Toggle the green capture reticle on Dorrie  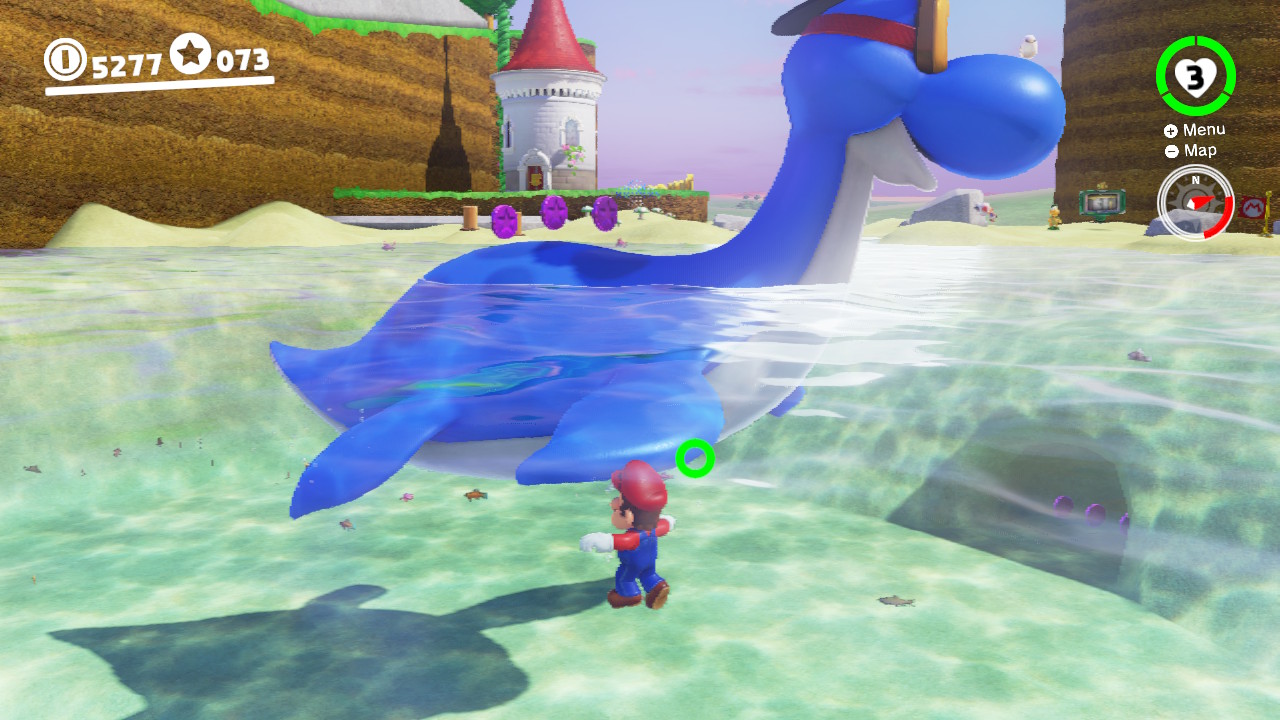(x=694, y=460)
